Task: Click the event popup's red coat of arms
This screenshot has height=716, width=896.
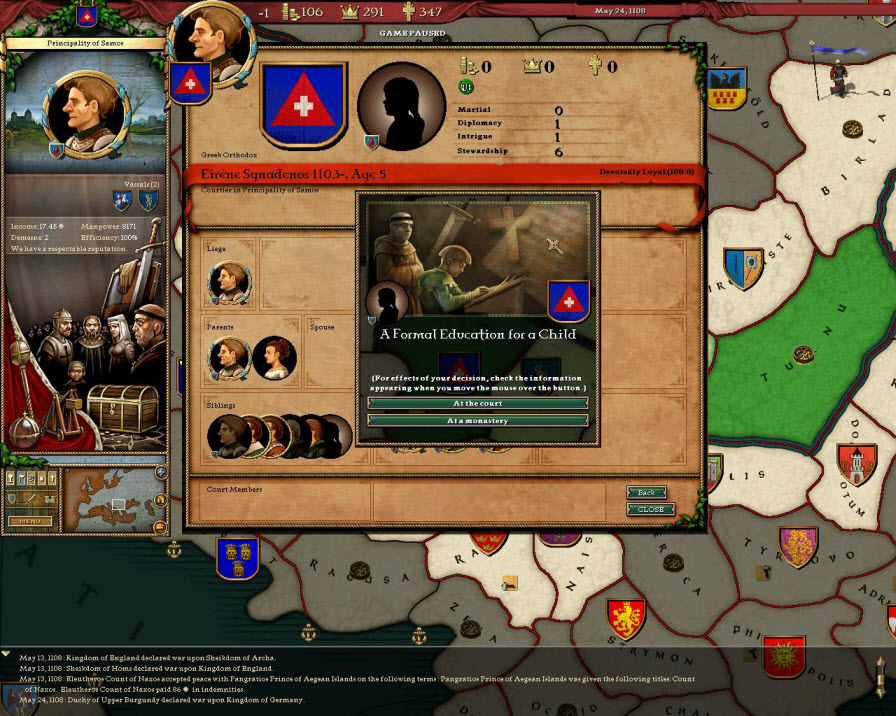Action: (568, 300)
